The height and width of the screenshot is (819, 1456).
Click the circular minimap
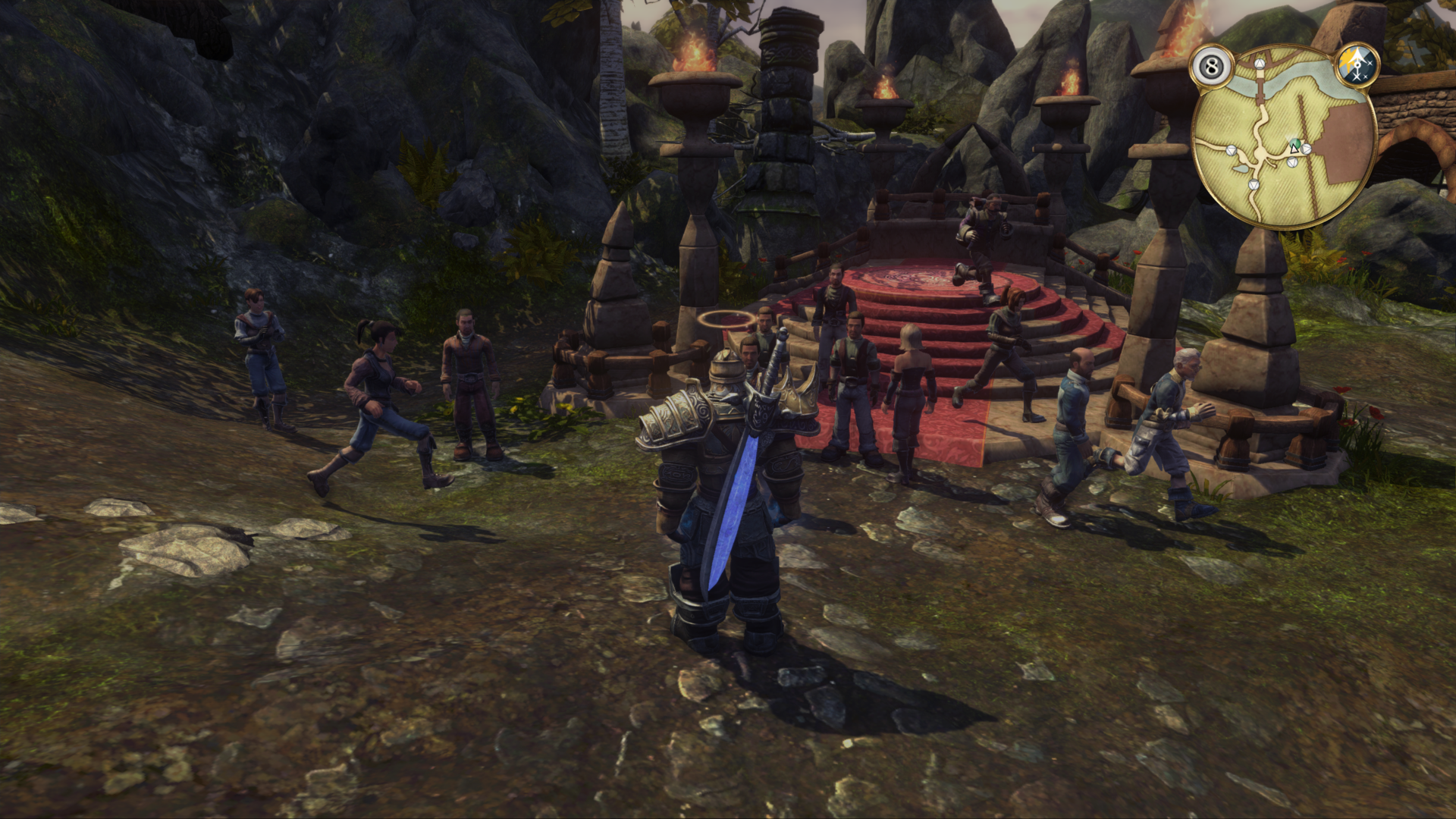coord(1285,136)
